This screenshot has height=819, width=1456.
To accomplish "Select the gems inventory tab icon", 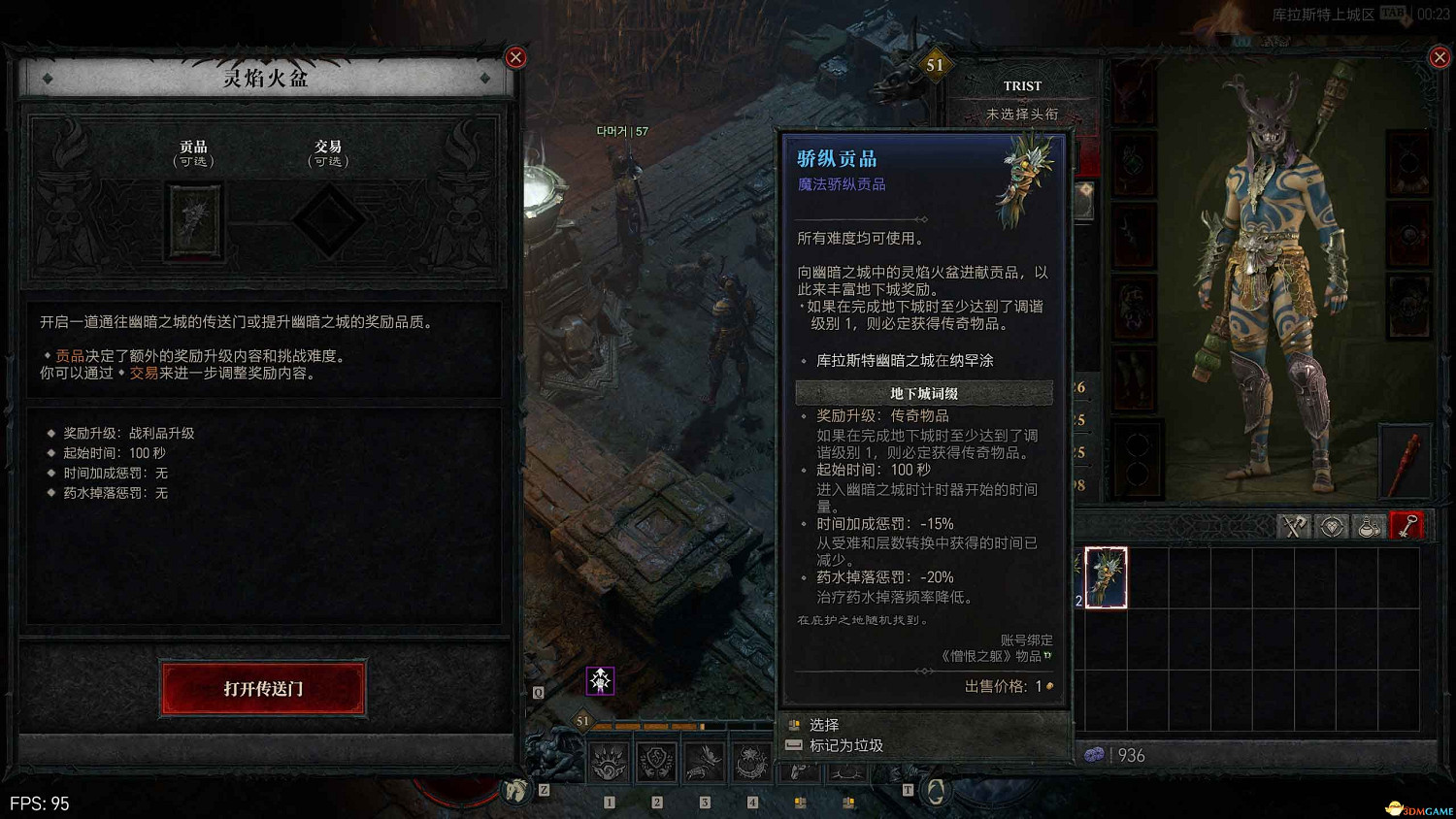I will coord(1332,526).
